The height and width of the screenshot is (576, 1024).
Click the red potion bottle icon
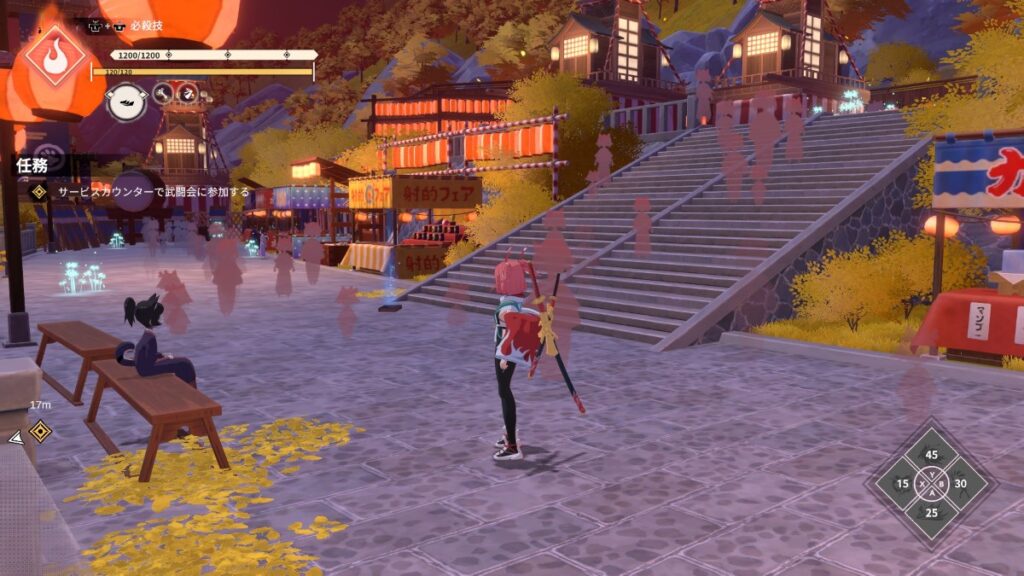tap(187, 94)
